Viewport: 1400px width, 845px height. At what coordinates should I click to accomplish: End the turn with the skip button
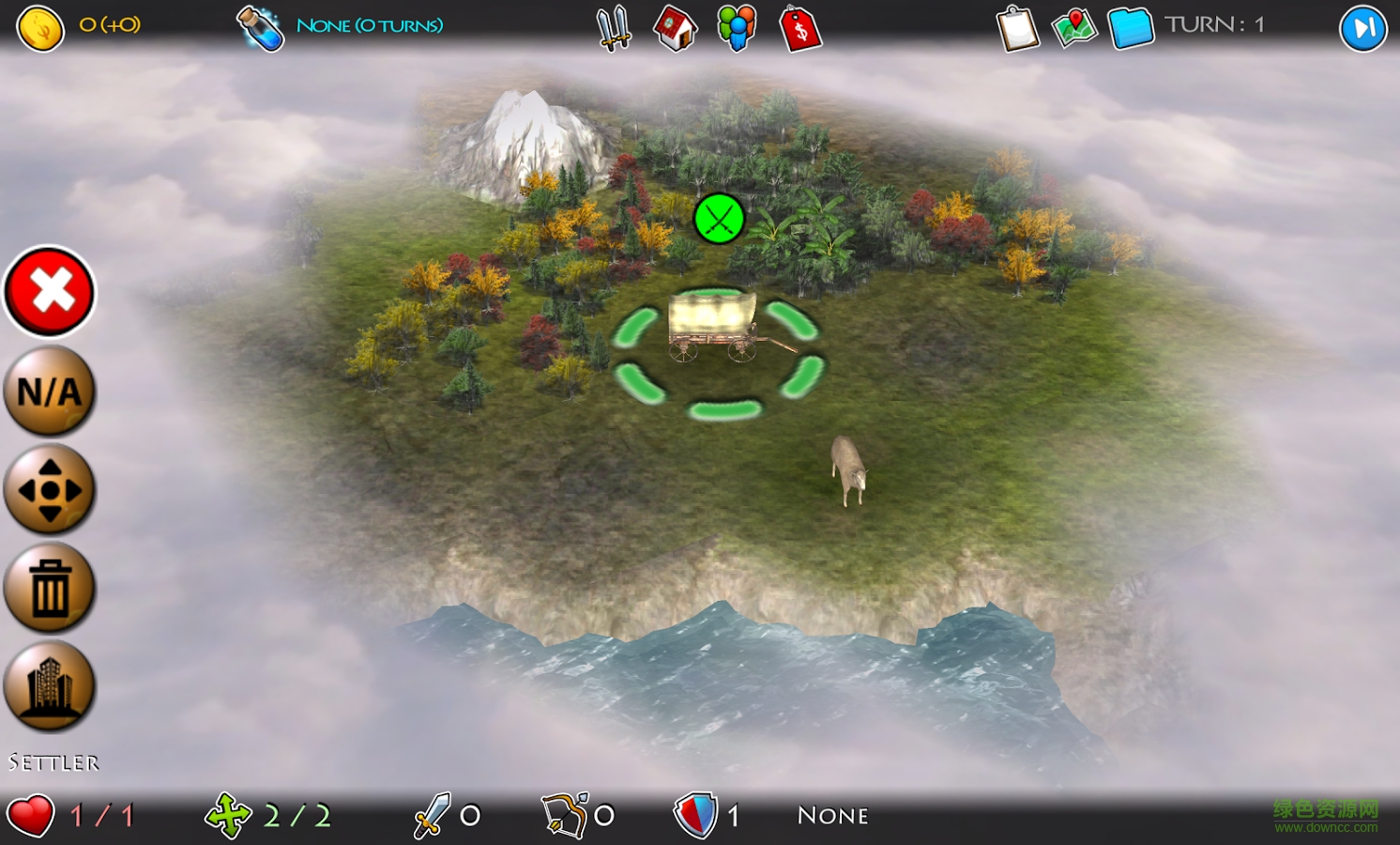[1362, 26]
